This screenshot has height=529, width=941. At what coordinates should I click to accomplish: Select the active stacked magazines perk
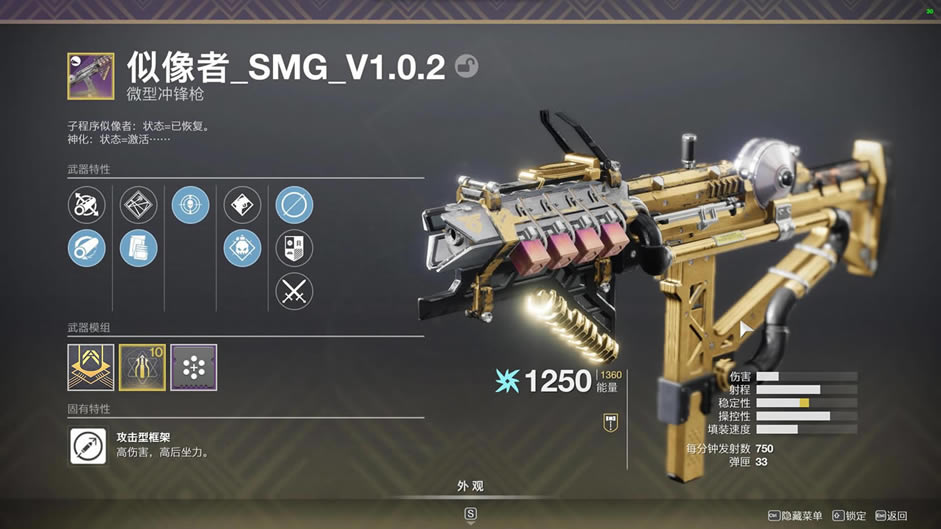click(139, 248)
